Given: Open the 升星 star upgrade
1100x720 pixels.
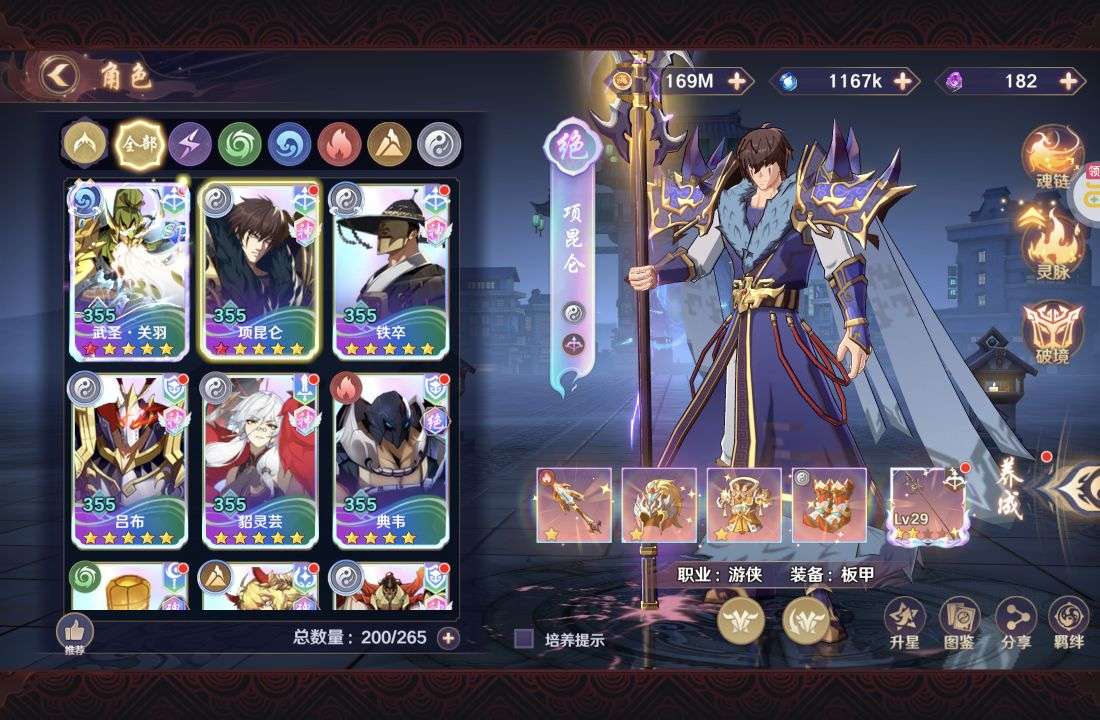Looking at the screenshot, I should click(x=904, y=623).
